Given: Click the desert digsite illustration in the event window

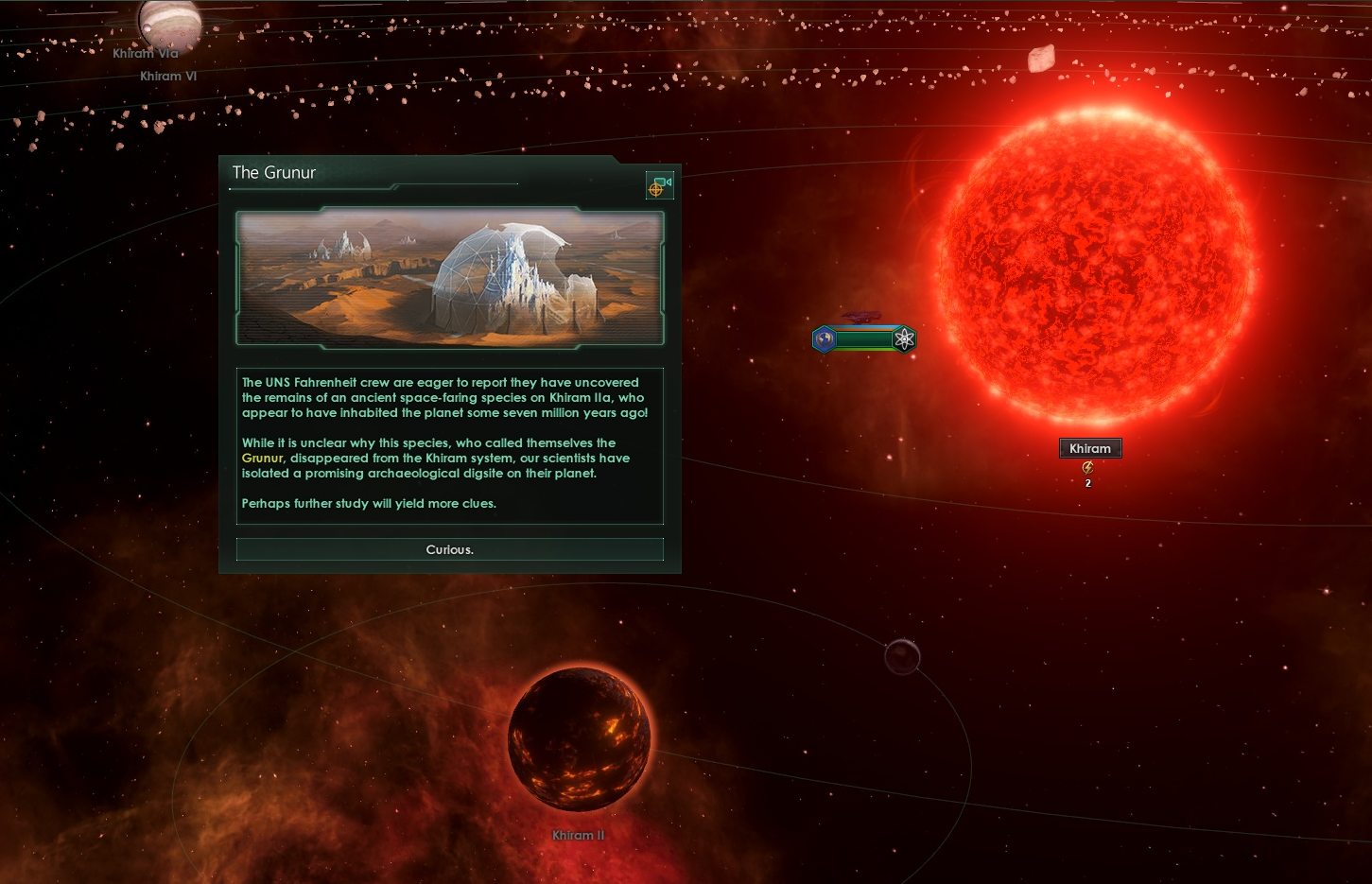Looking at the screenshot, I should point(449,277).
